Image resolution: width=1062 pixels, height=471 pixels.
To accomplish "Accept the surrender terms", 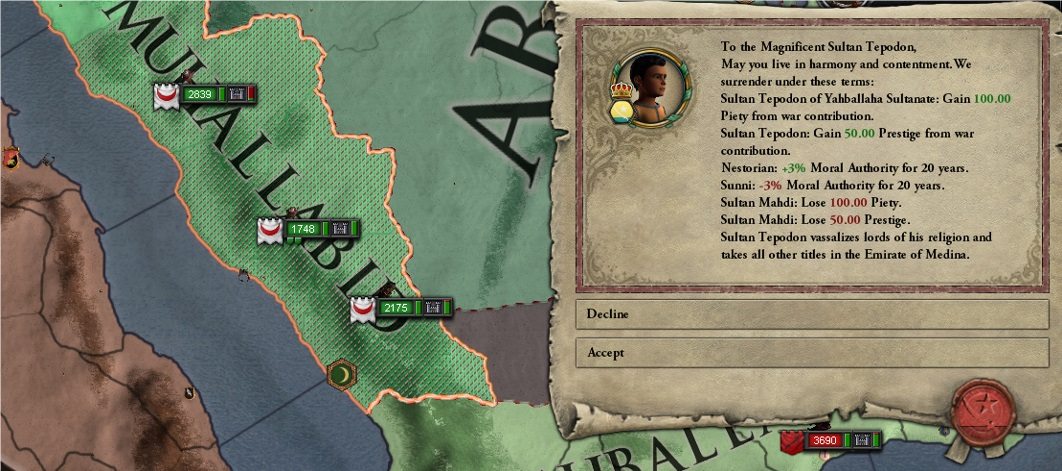I will [811, 353].
